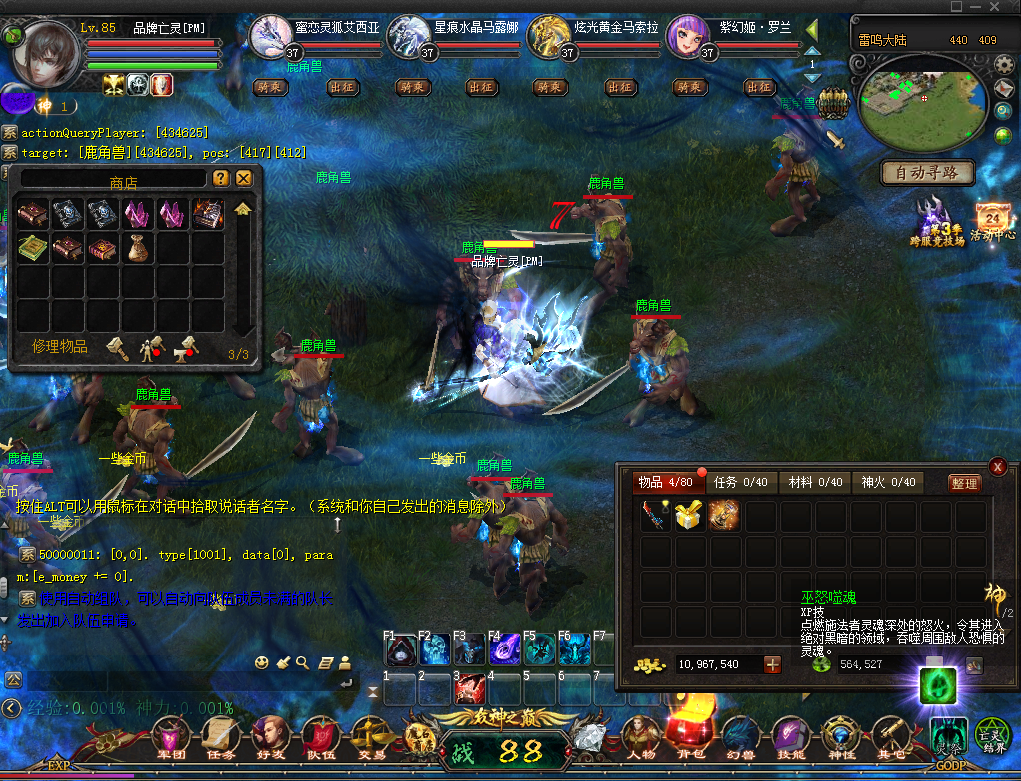The image size is (1021, 781).
Task: Select the golden gift box inventory item
Action: [x=689, y=515]
